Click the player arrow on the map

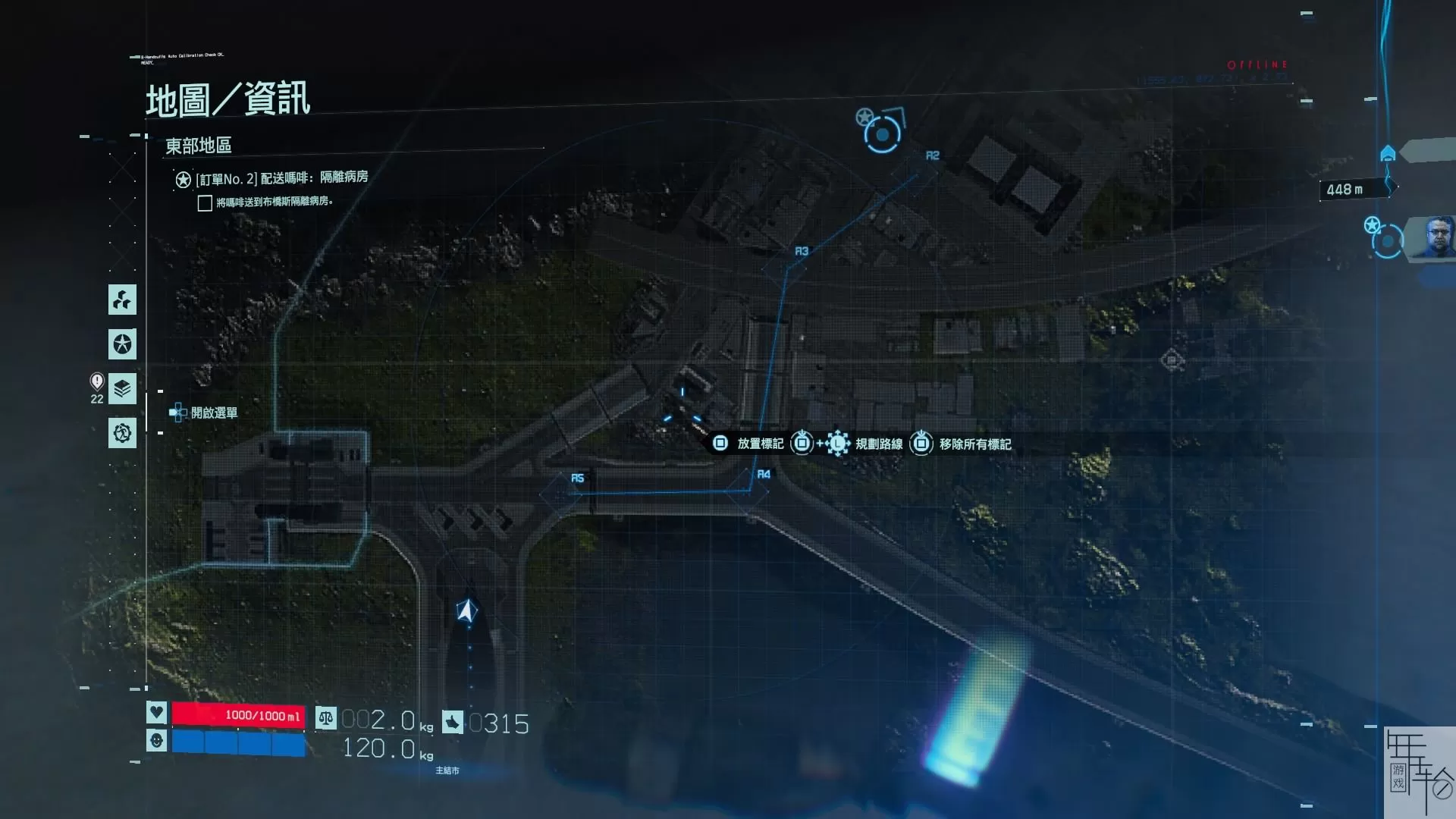pos(467,610)
